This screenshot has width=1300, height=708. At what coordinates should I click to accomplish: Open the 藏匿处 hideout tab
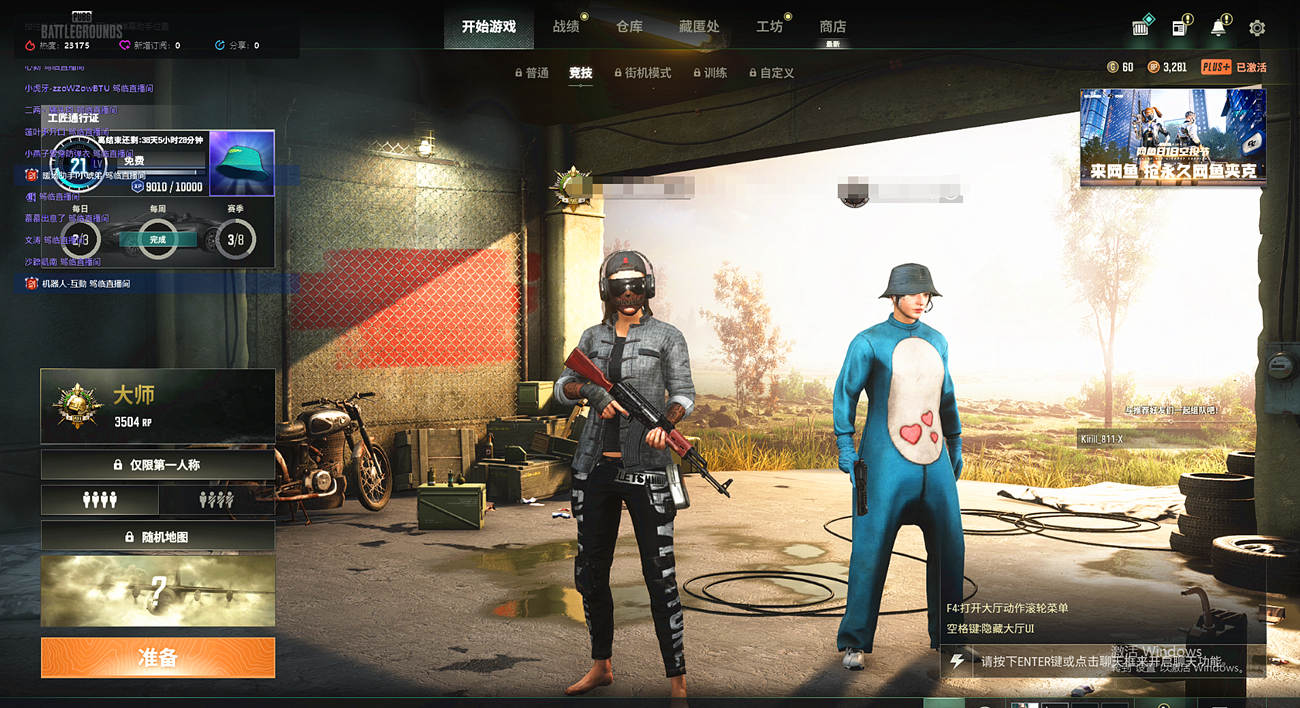699,27
